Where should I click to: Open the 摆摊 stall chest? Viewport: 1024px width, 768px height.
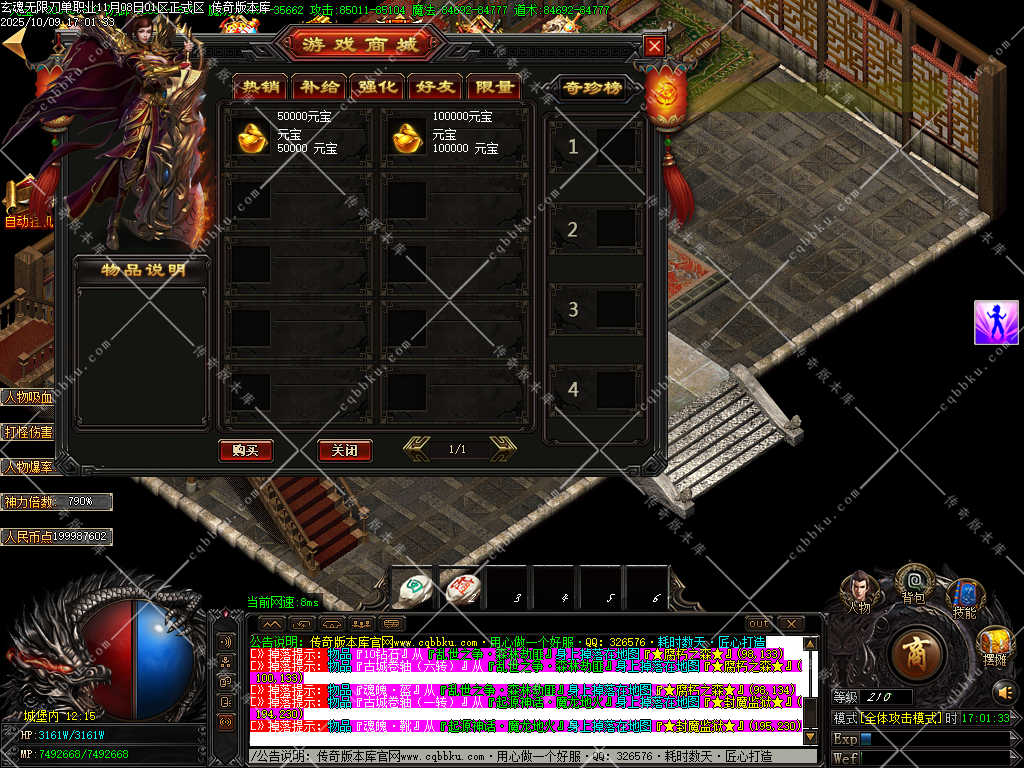994,644
